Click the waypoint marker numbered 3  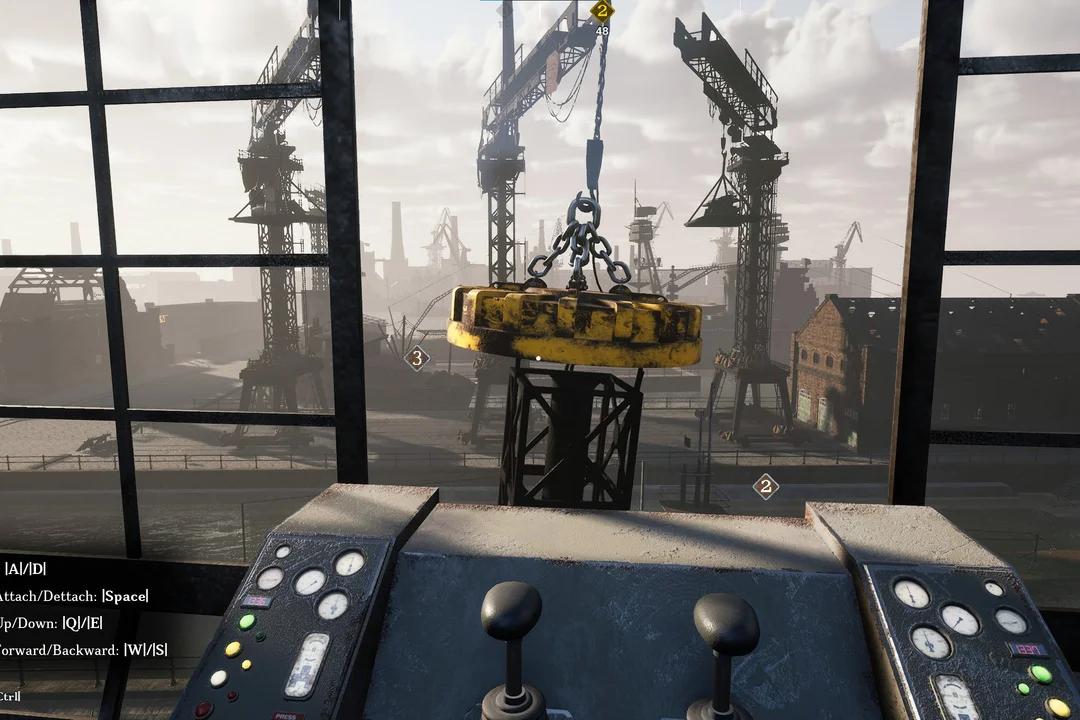coord(416,357)
